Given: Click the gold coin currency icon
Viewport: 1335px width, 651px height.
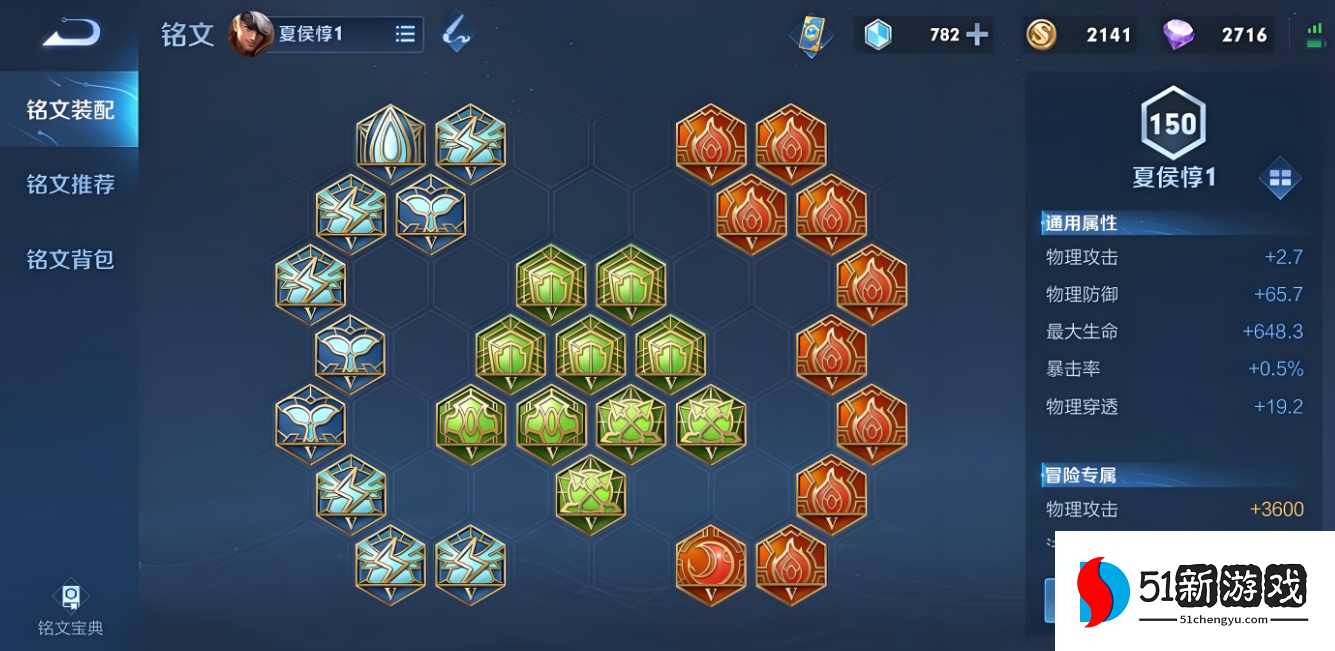Looking at the screenshot, I should tap(1041, 35).
